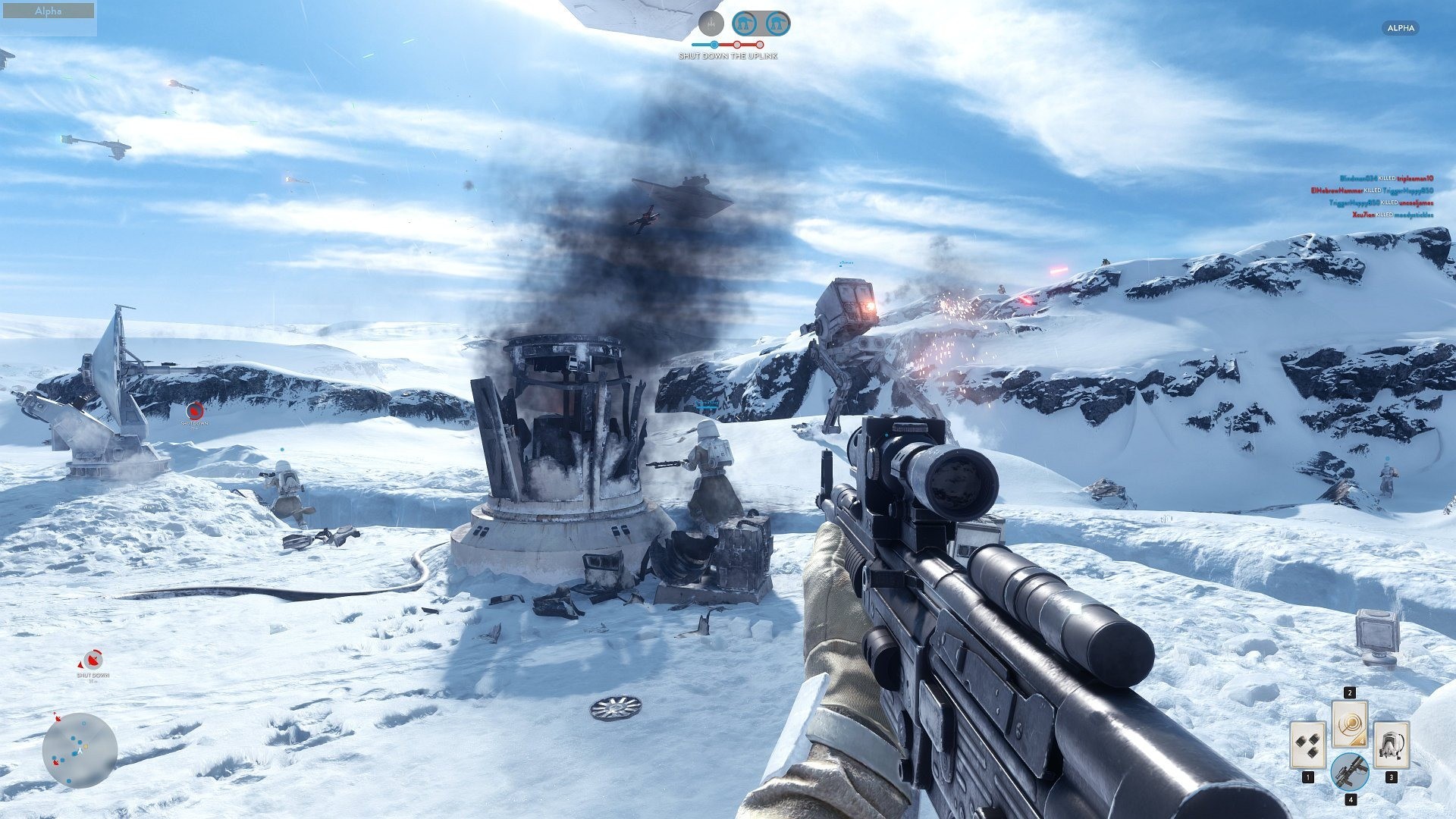Expand the ALPHA label at top right
1456x819 pixels.
pyautogui.click(x=1399, y=28)
